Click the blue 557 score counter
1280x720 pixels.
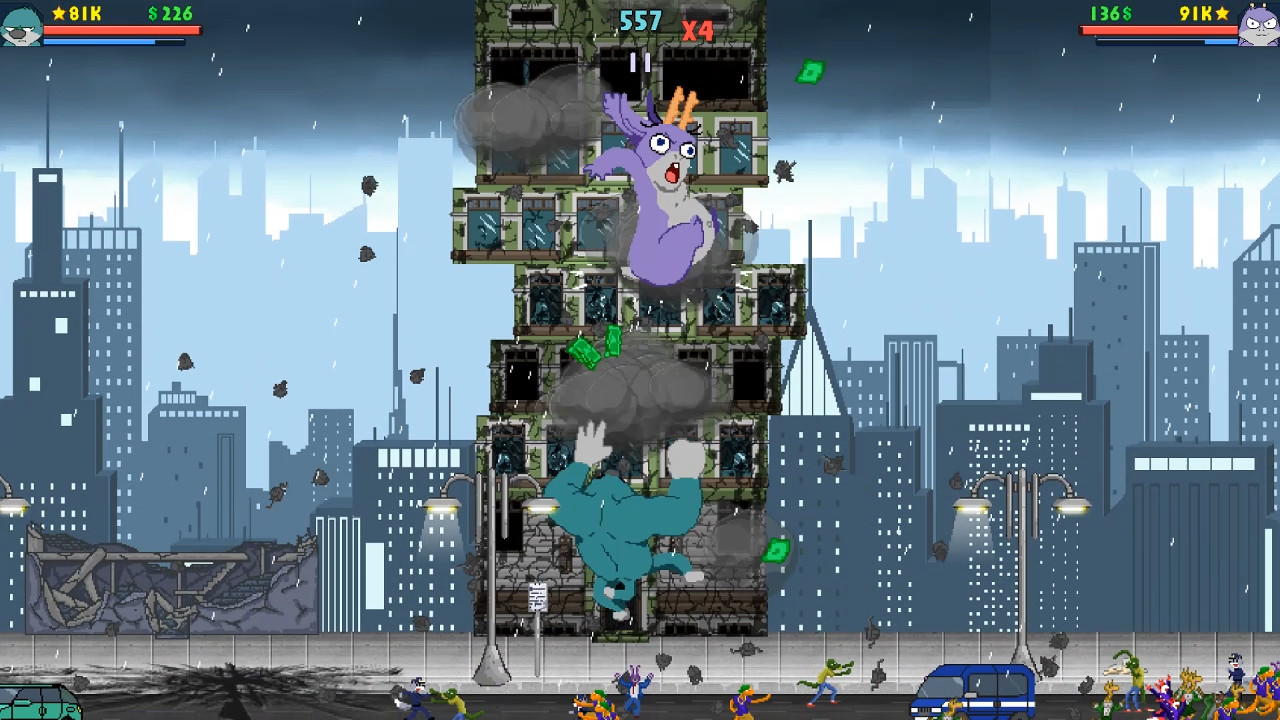click(x=640, y=21)
